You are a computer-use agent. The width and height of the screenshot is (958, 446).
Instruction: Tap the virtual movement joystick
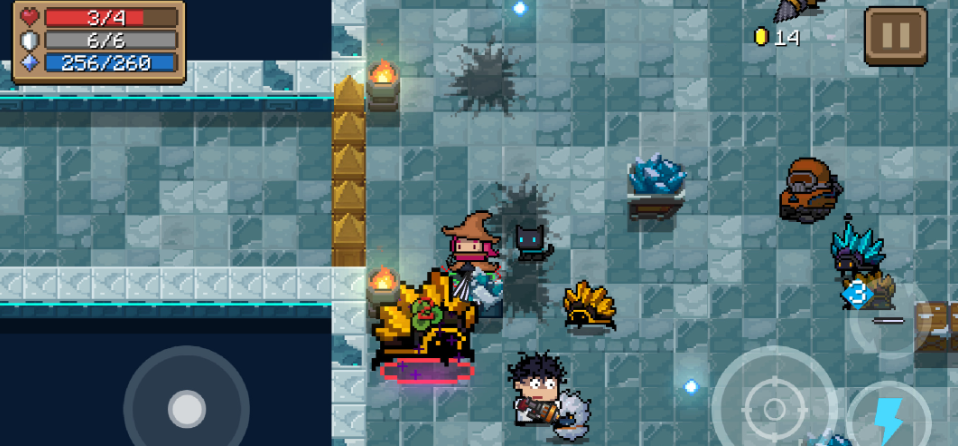186,407
